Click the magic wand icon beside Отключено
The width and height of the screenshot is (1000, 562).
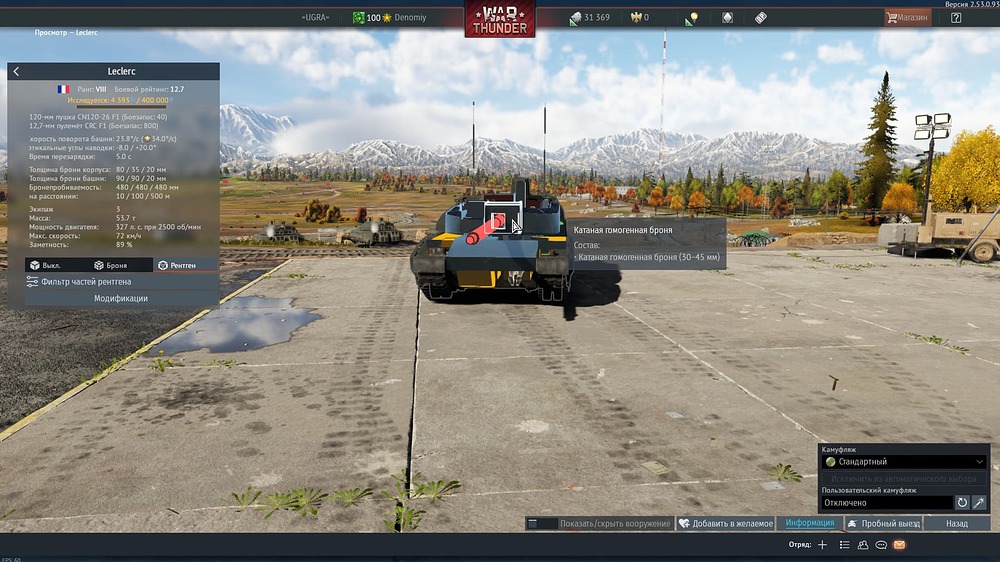click(x=979, y=502)
